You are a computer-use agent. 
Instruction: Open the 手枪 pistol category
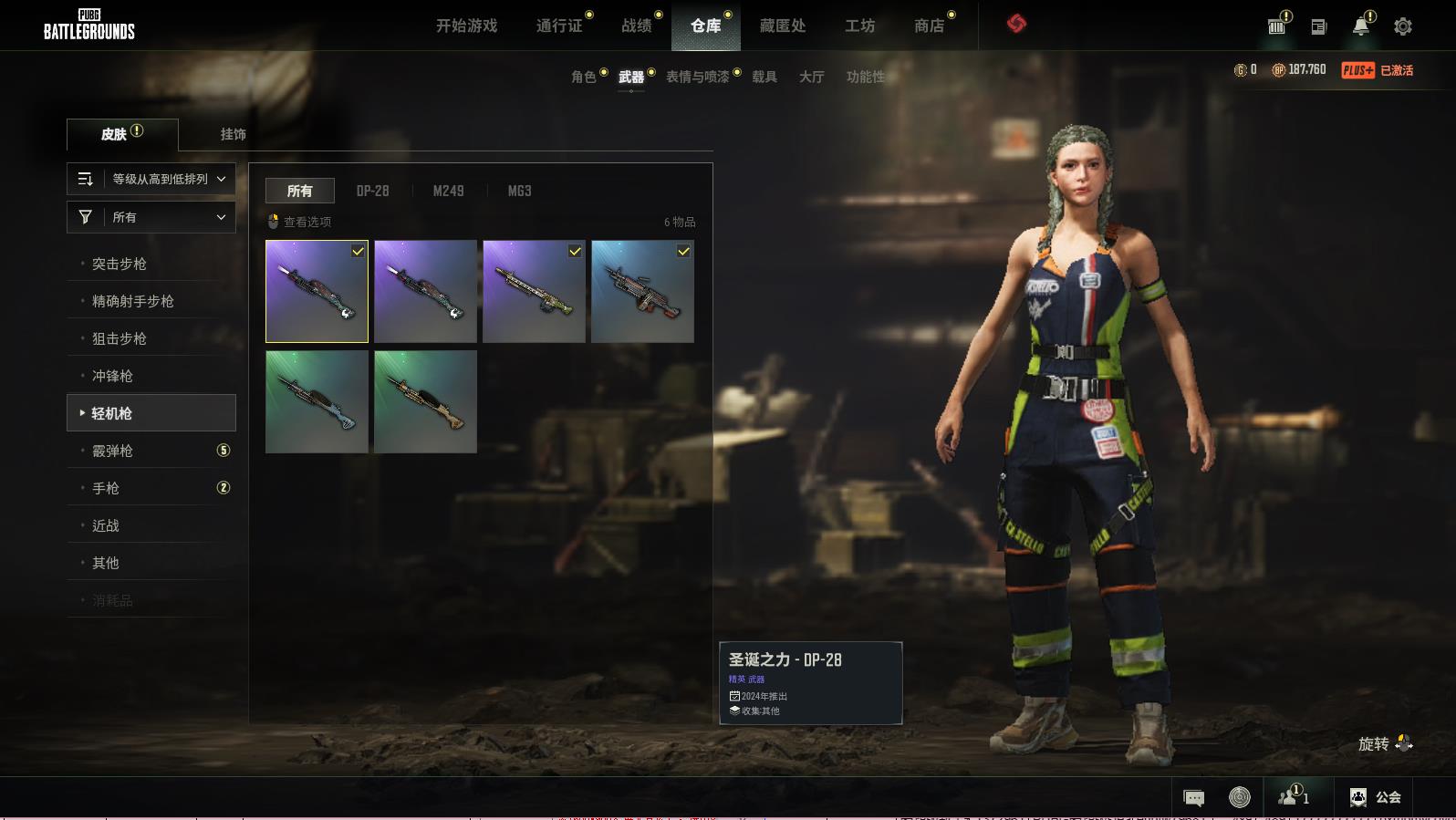[106, 488]
